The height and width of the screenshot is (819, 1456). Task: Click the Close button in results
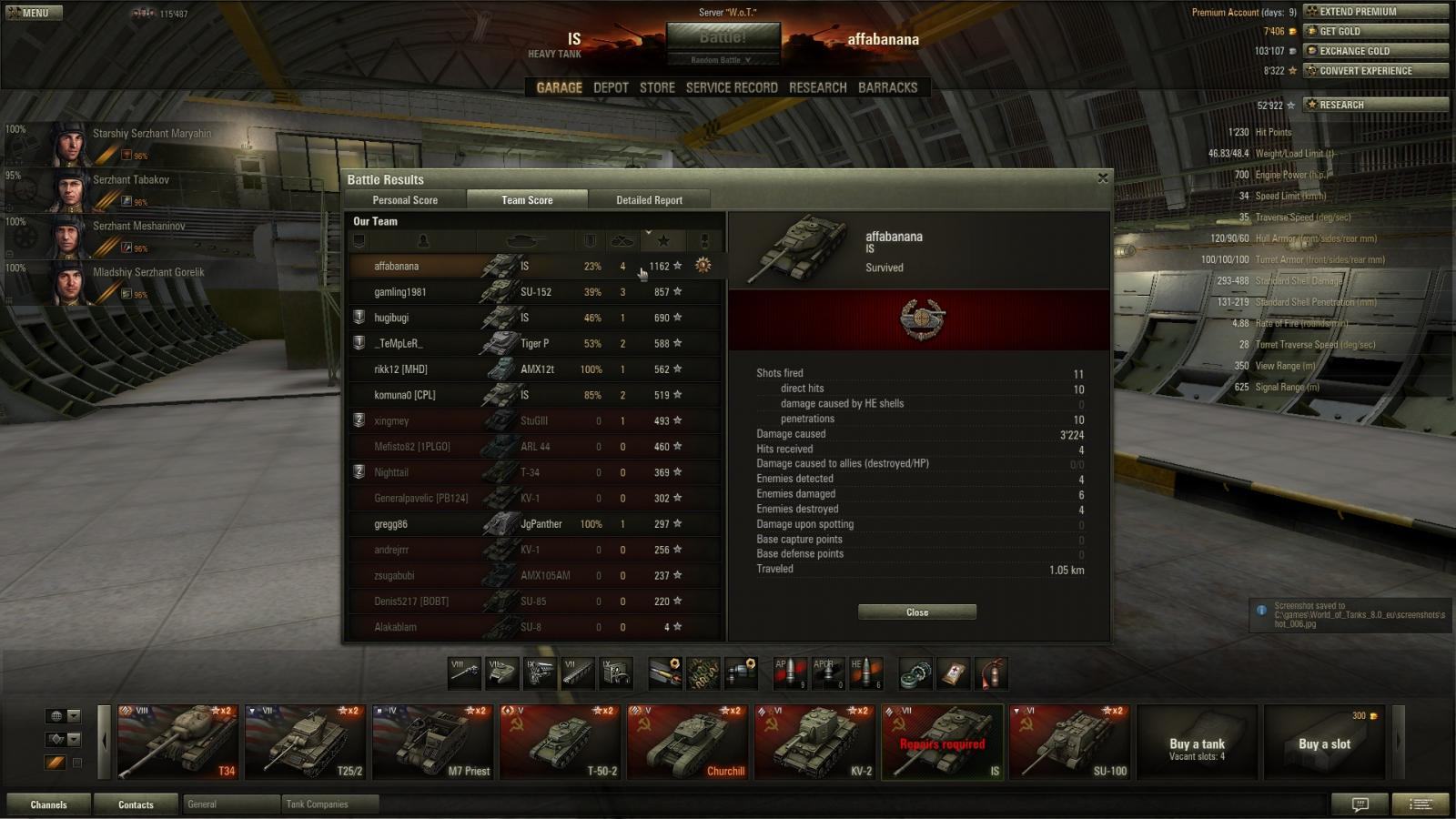click(x=916, y=612)
